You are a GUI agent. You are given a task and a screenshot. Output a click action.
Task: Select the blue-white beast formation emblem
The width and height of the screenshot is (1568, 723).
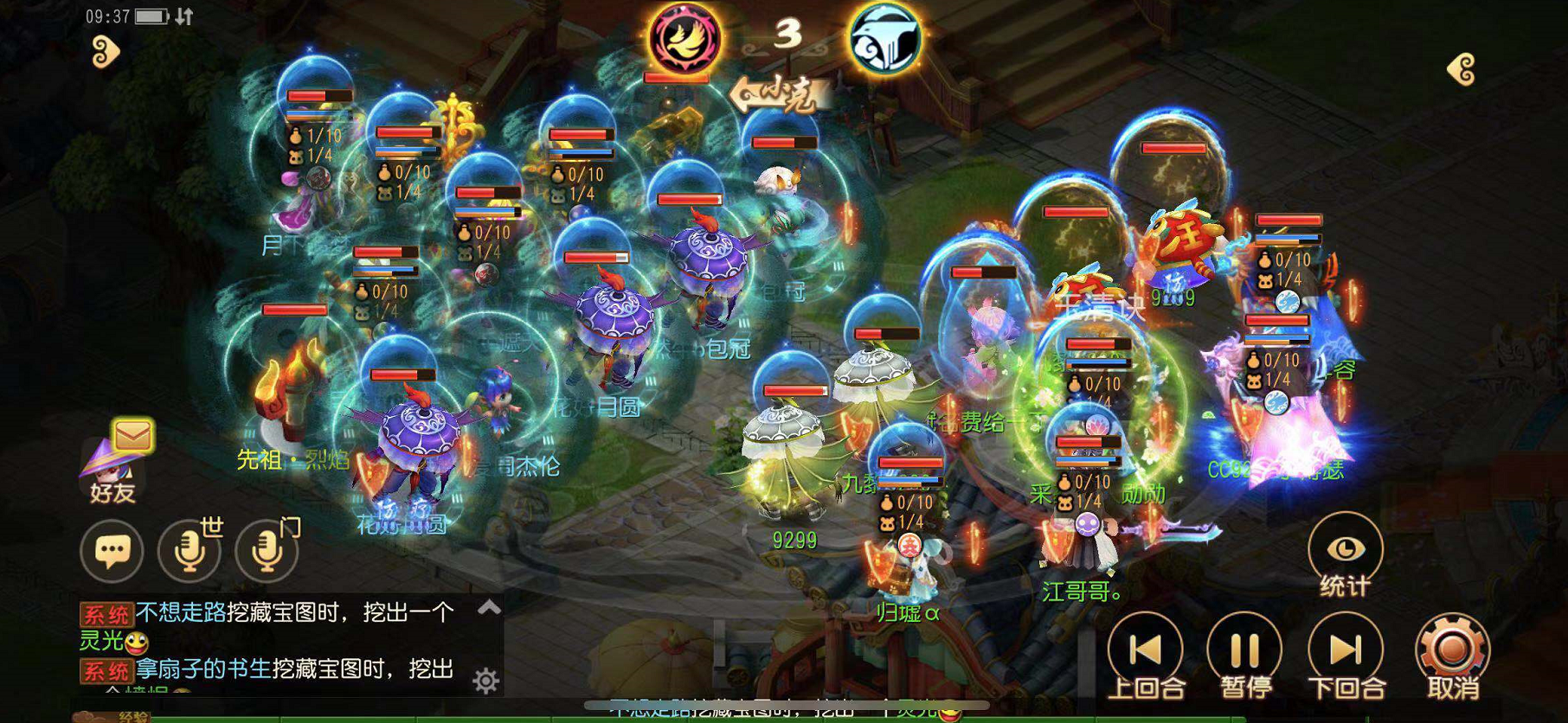pyautogui.click(x=884, y=40)
